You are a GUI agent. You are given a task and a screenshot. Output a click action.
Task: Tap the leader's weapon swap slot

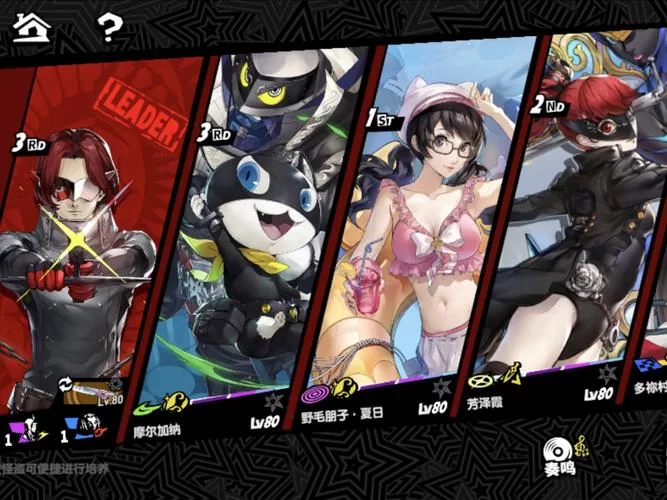(x=94, y=391)
